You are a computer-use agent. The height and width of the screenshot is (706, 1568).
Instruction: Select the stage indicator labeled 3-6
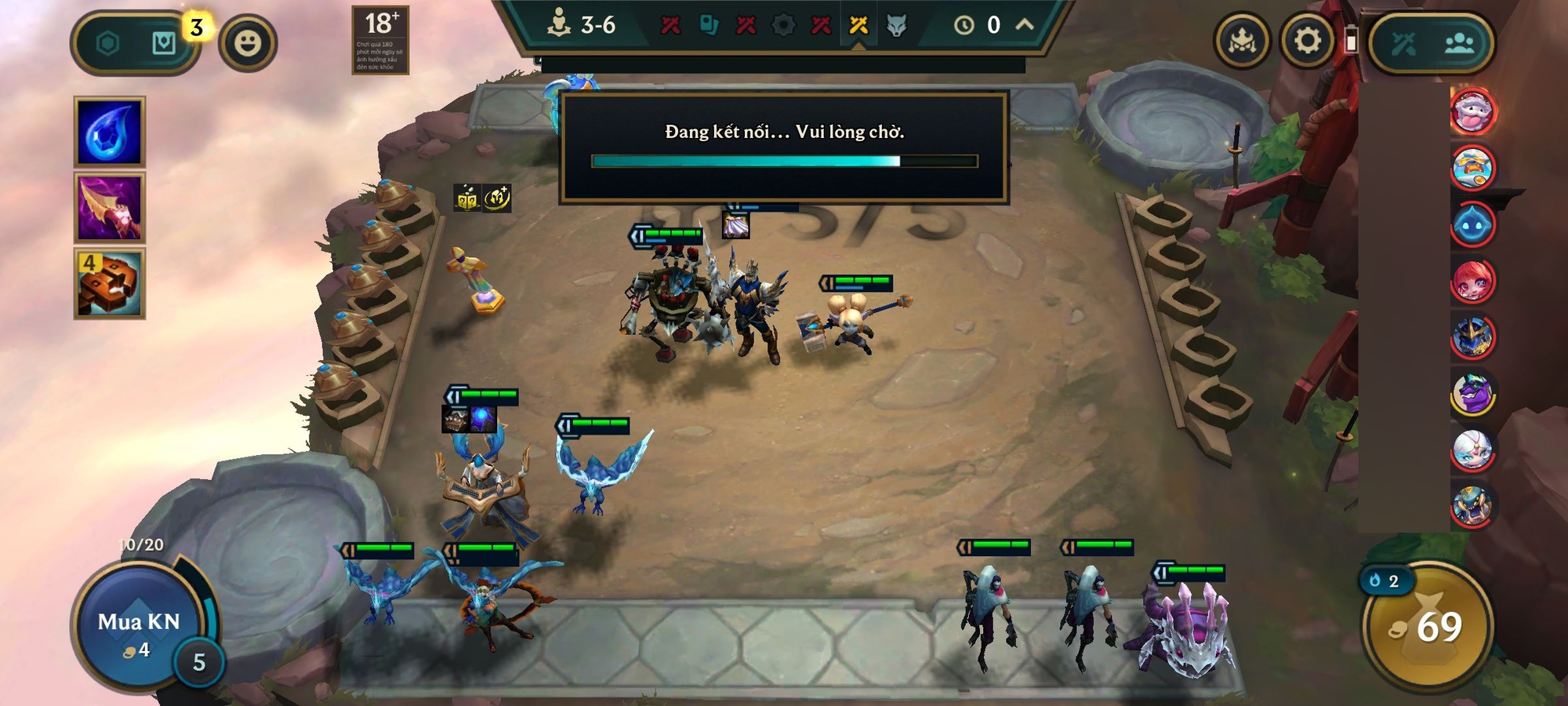585,24
